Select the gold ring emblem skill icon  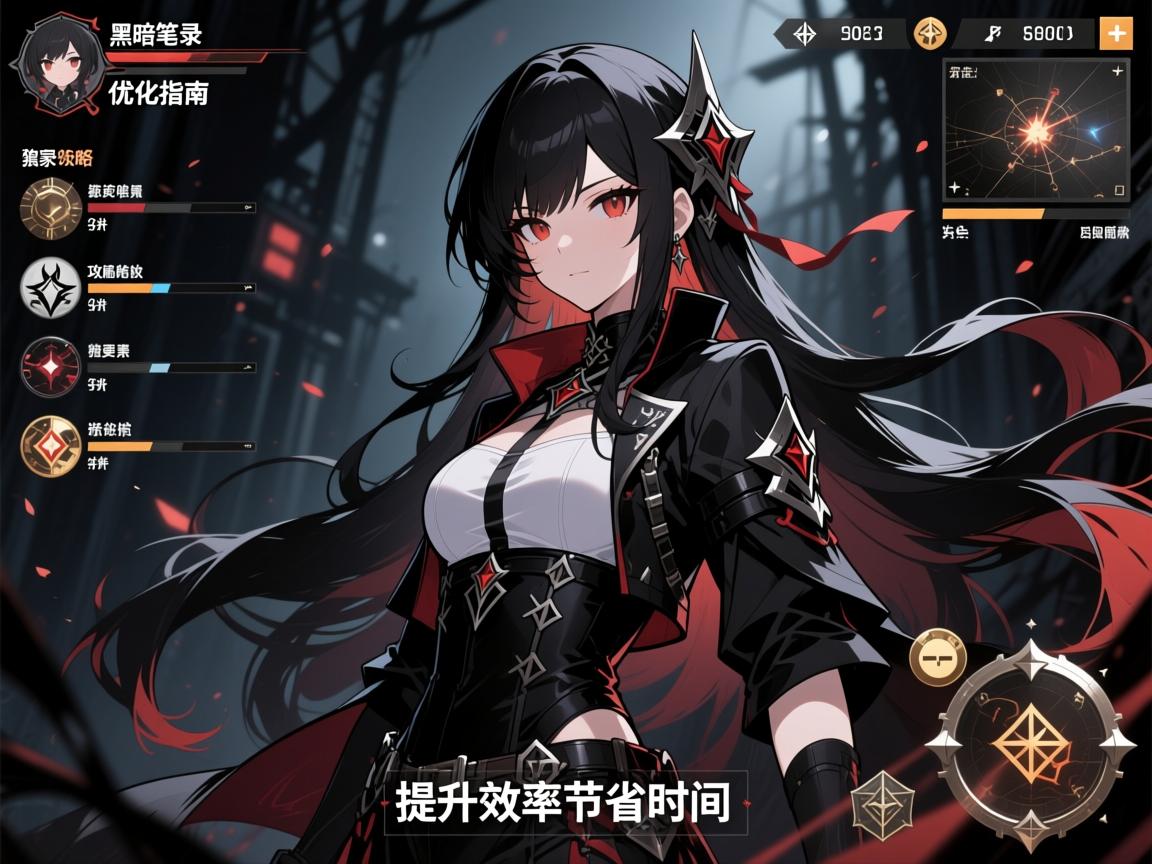click(50, 207)
